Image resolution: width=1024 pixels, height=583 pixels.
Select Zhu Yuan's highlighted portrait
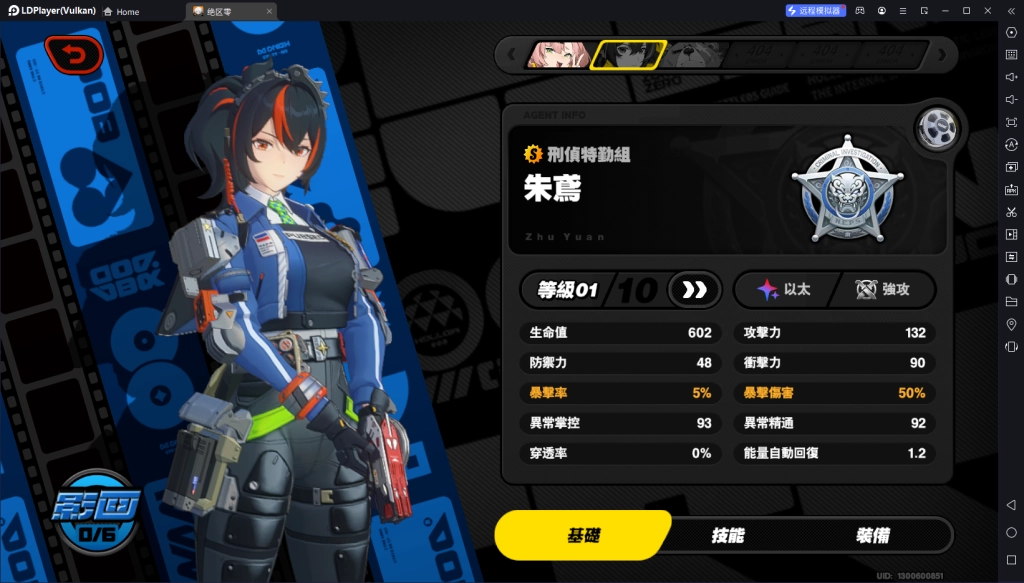(x=627, y=54)
